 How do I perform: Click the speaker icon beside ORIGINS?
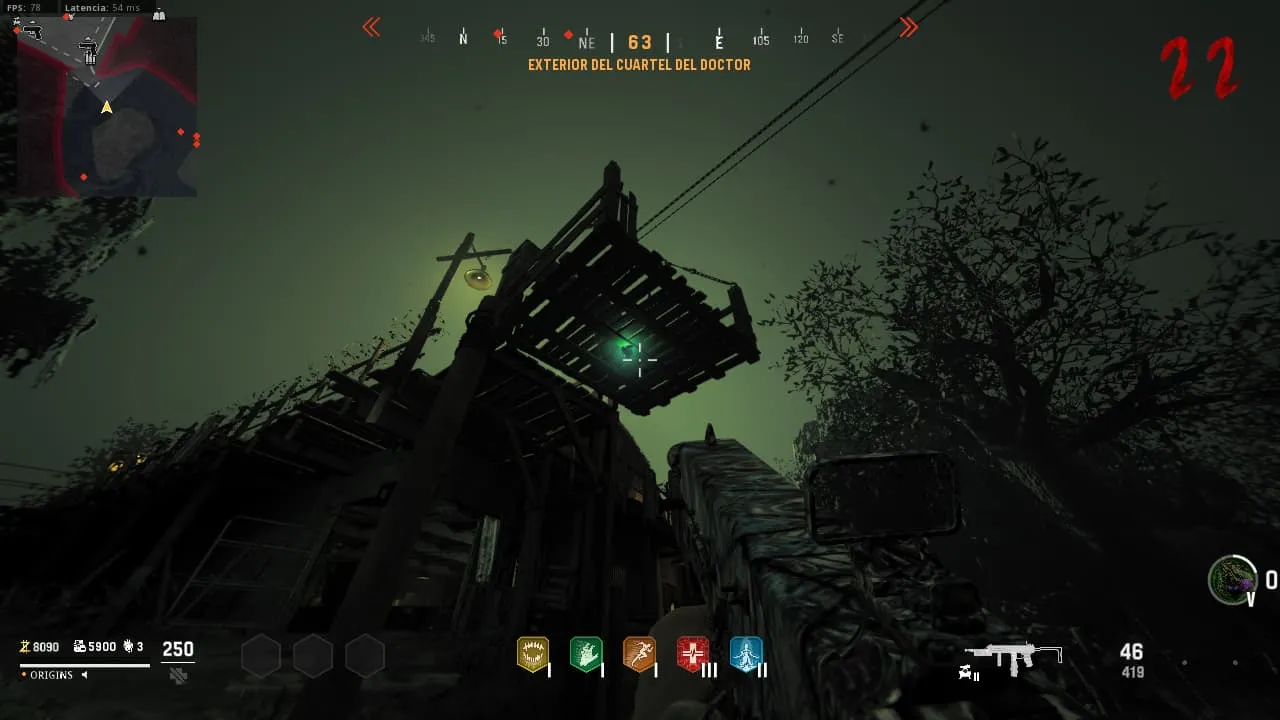[84, 675]
